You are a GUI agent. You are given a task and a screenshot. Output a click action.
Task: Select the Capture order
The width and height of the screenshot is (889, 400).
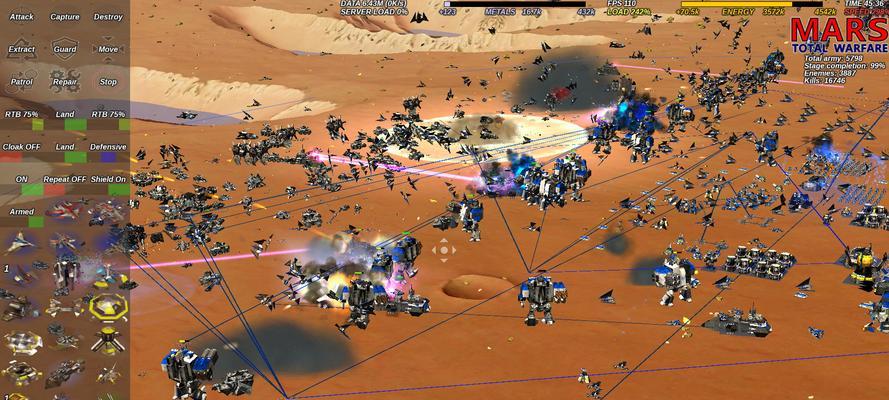[x=65, y=16]
